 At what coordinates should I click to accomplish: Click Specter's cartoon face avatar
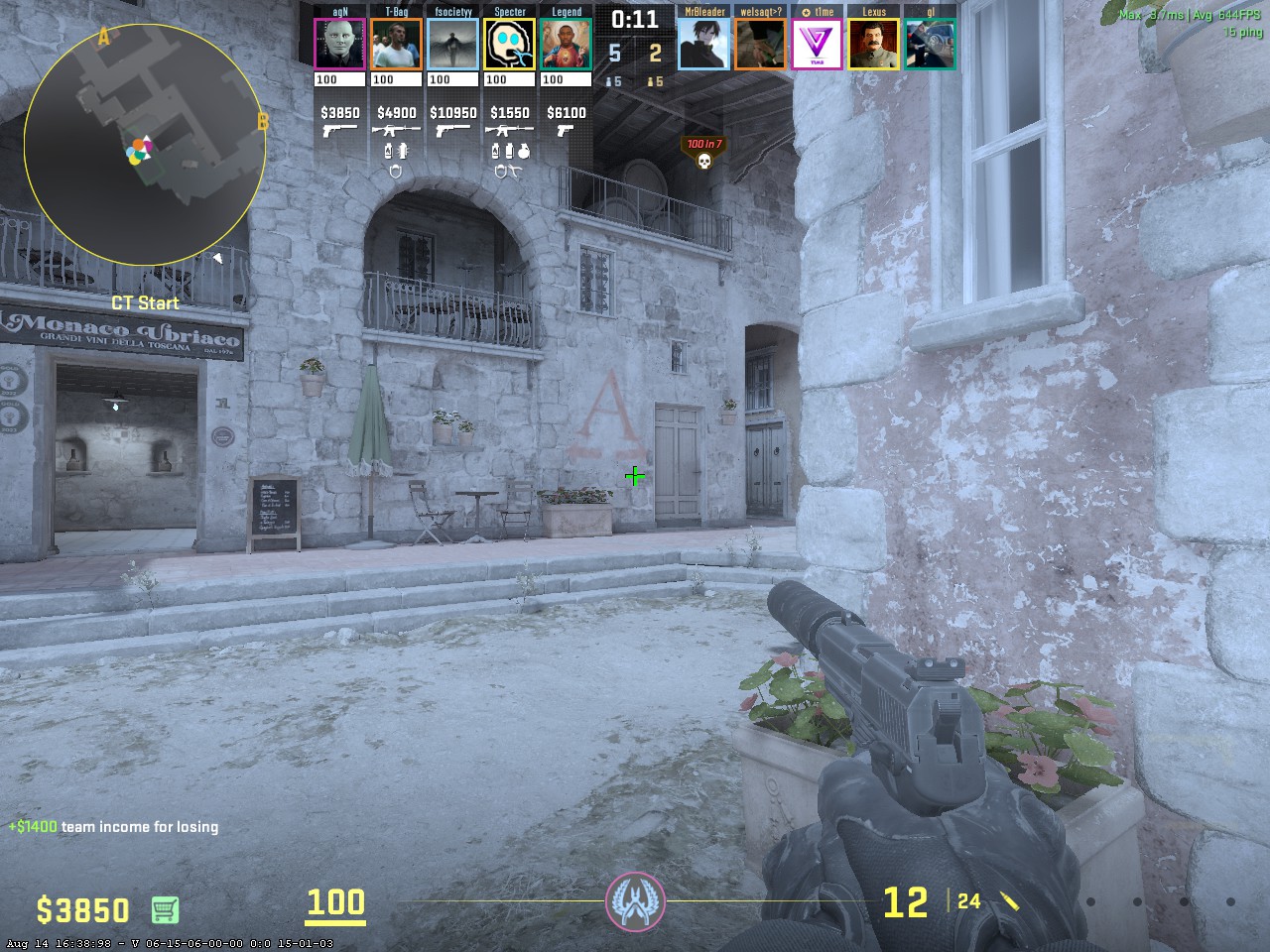(509, 45)
